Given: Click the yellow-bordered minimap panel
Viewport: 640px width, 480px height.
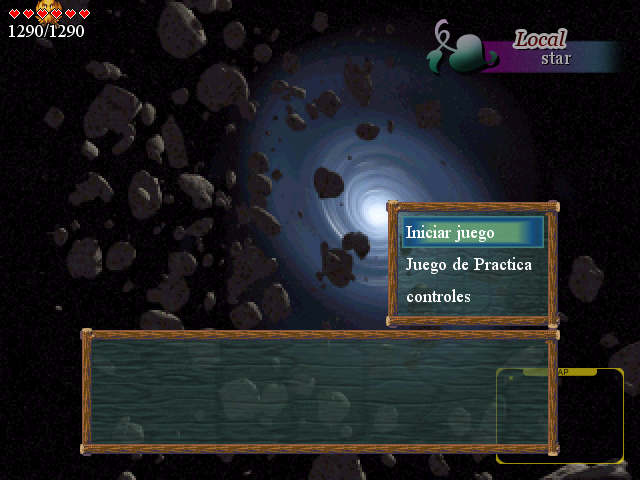Looking at the screenshot, I should [560, 415].
